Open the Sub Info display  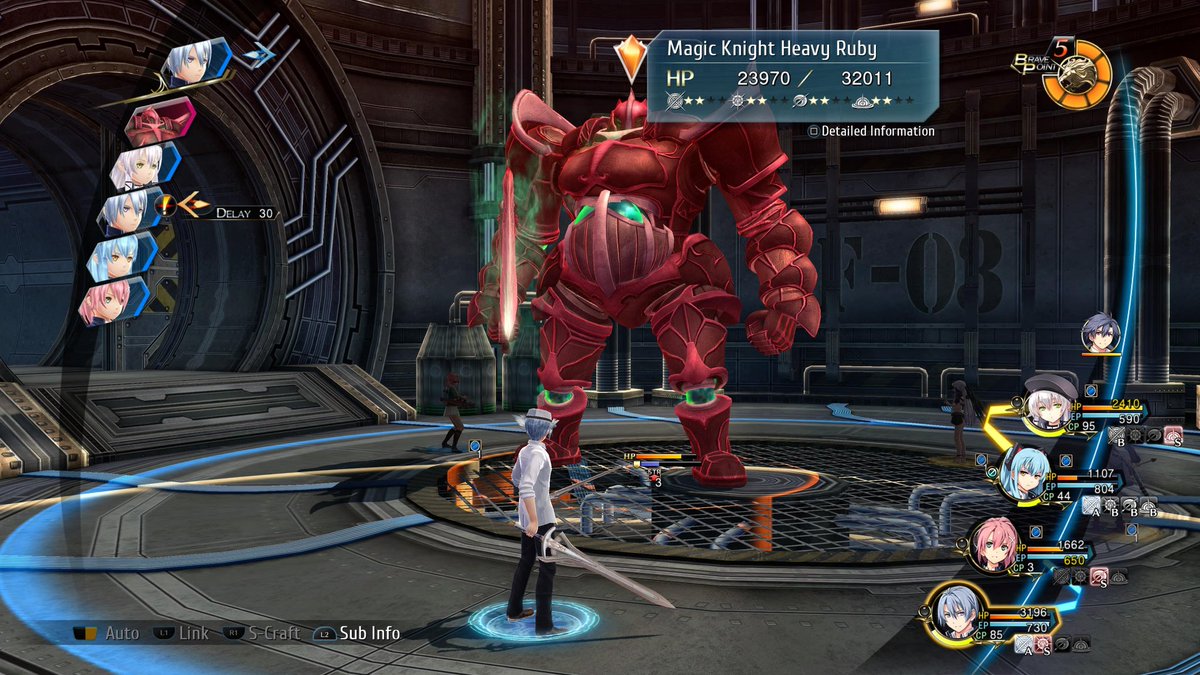(357, 633)
